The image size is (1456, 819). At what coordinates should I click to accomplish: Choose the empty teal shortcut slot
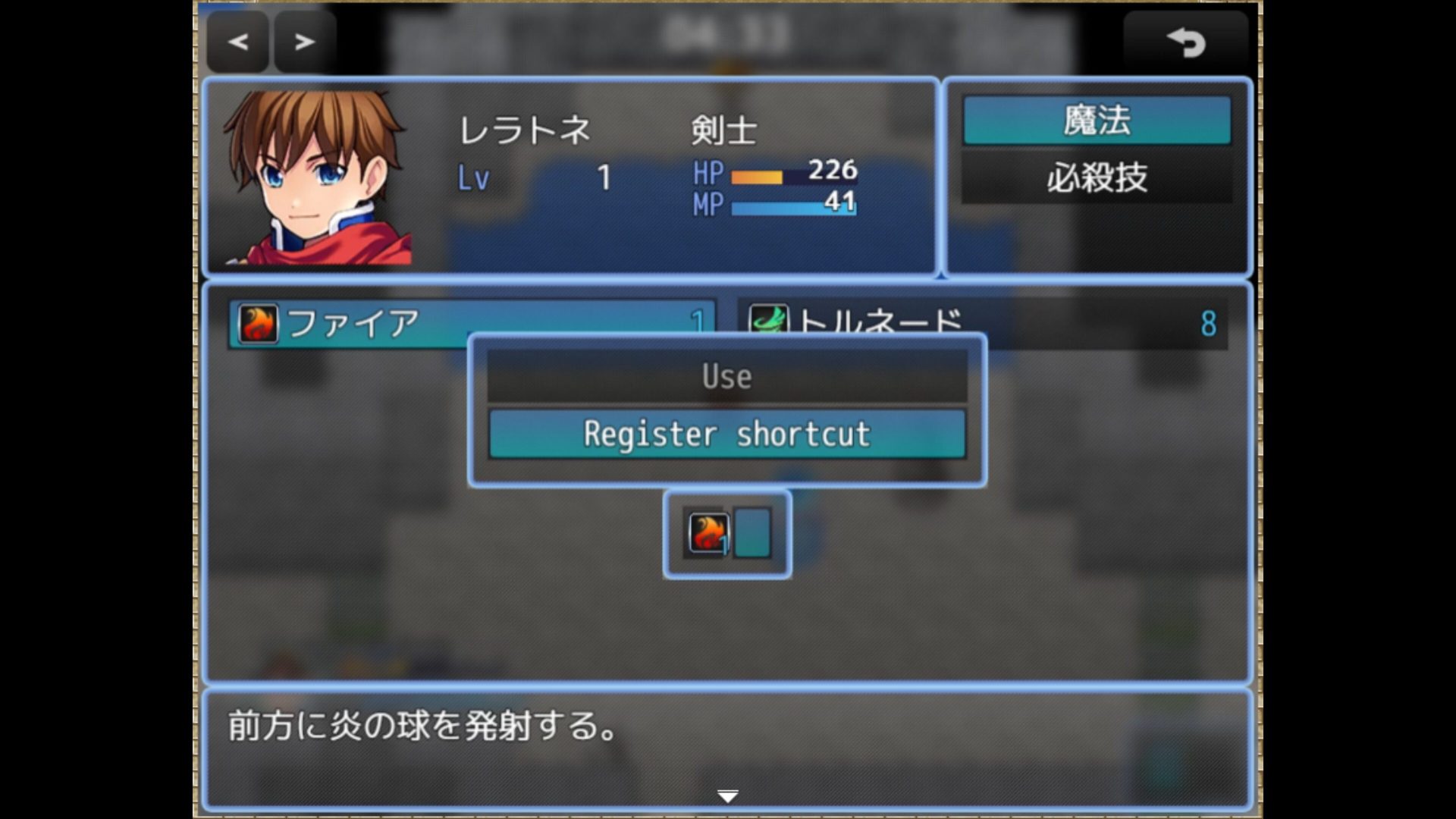752,533
